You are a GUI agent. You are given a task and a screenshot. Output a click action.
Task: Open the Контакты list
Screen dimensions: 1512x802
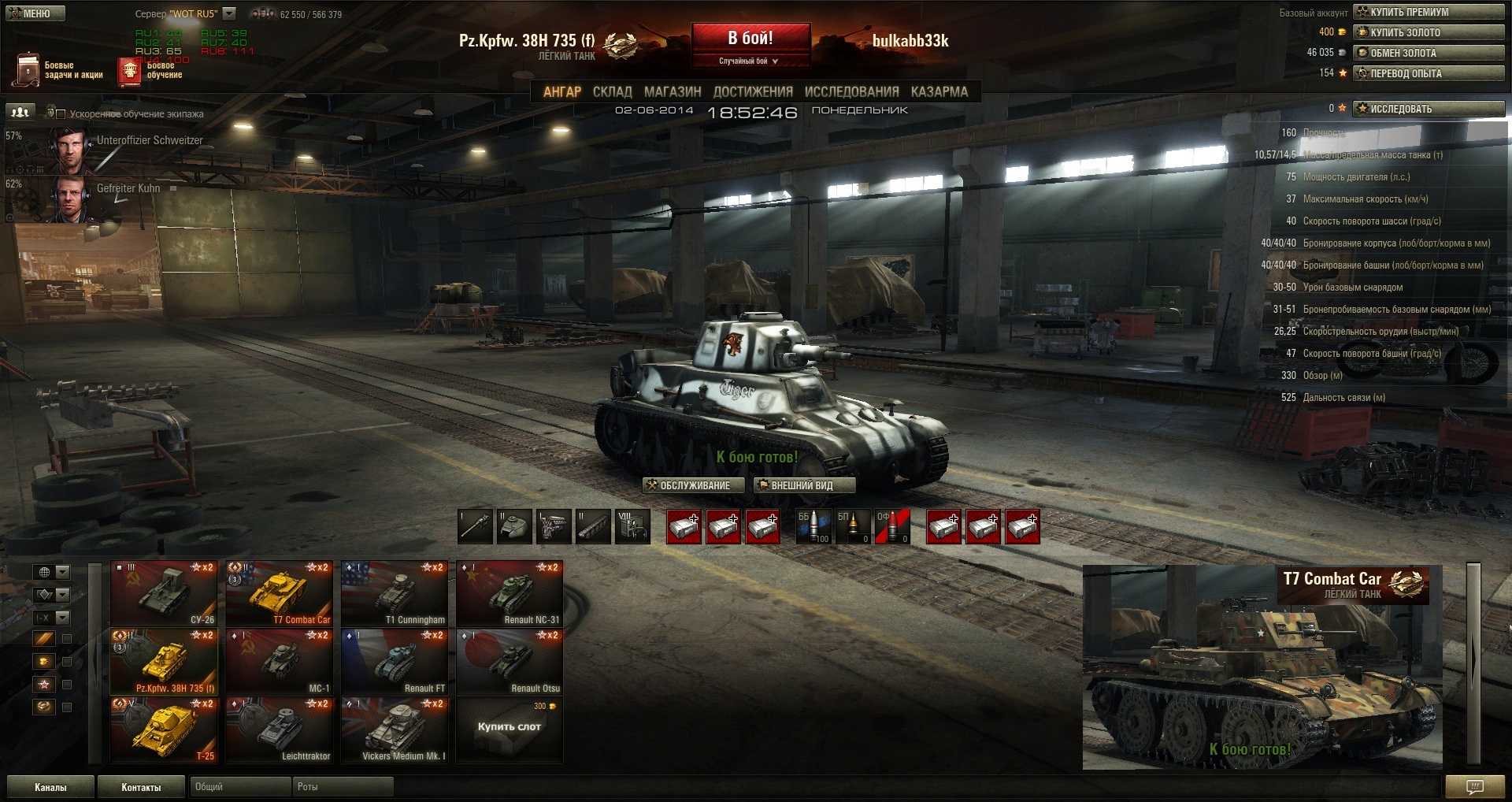point(141,787)
